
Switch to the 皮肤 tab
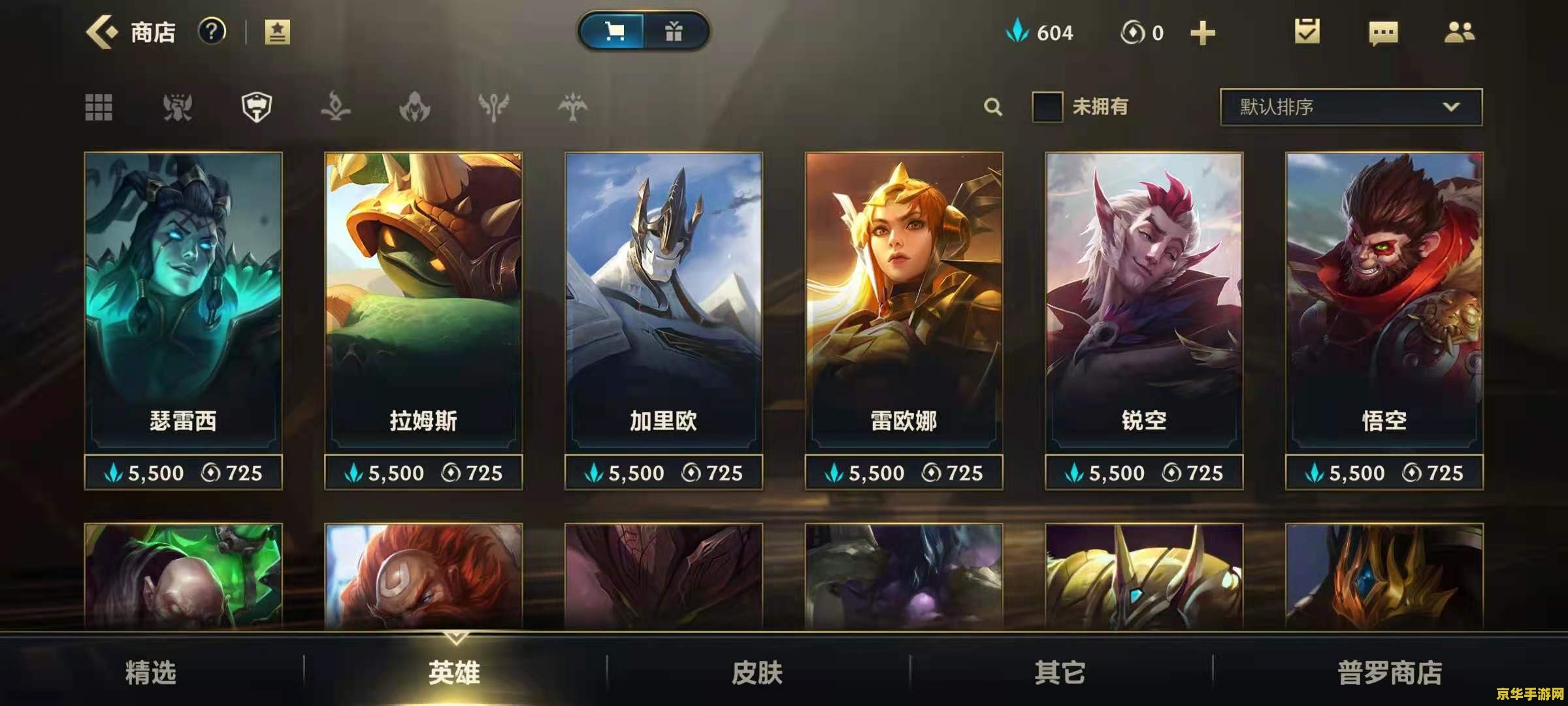pyautogui.click(x=757, y=672)
